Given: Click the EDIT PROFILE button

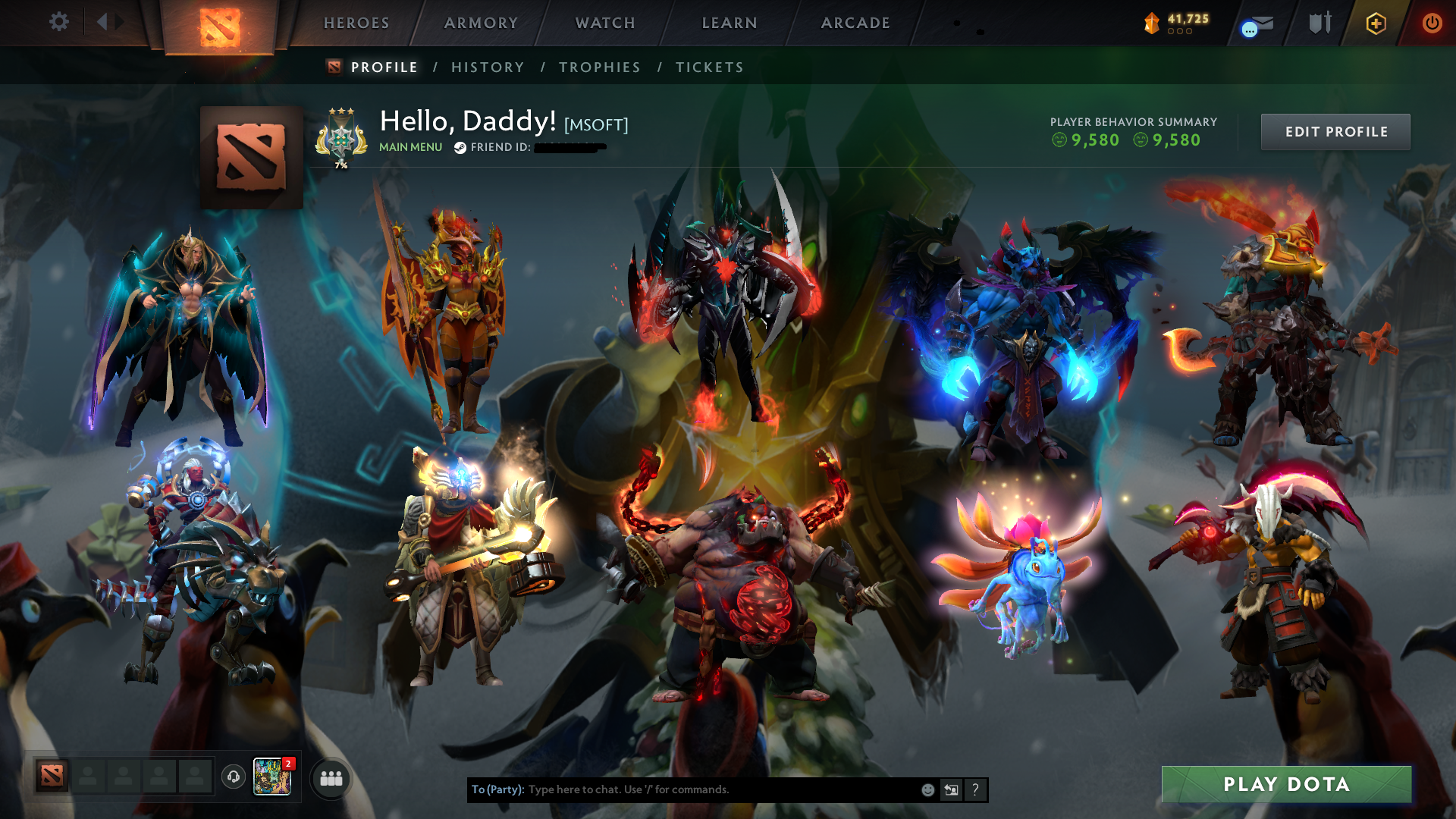Looking at the screenshot, I should coord(1335,131).
